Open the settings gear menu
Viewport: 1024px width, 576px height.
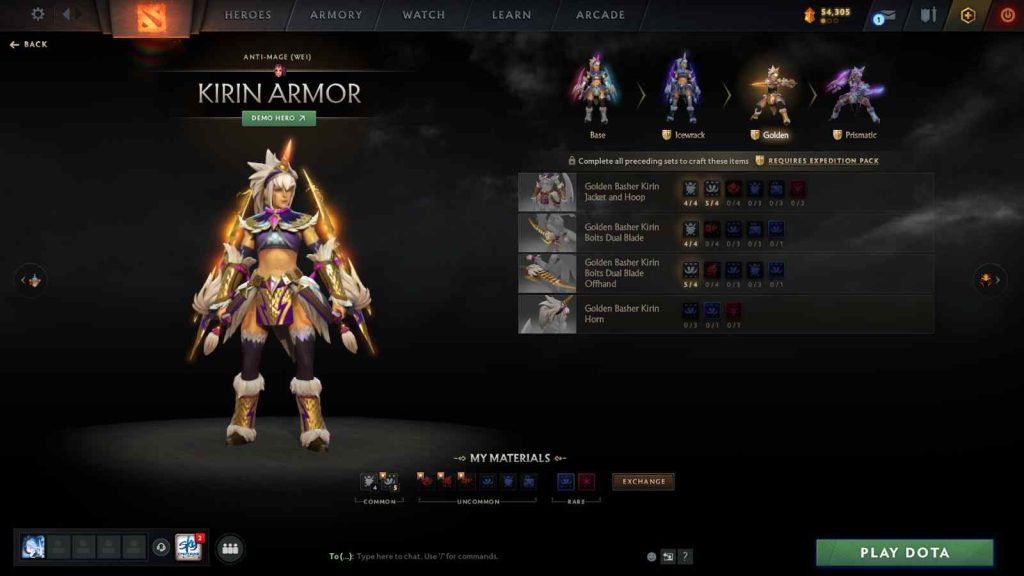click(x=38, y=15)
